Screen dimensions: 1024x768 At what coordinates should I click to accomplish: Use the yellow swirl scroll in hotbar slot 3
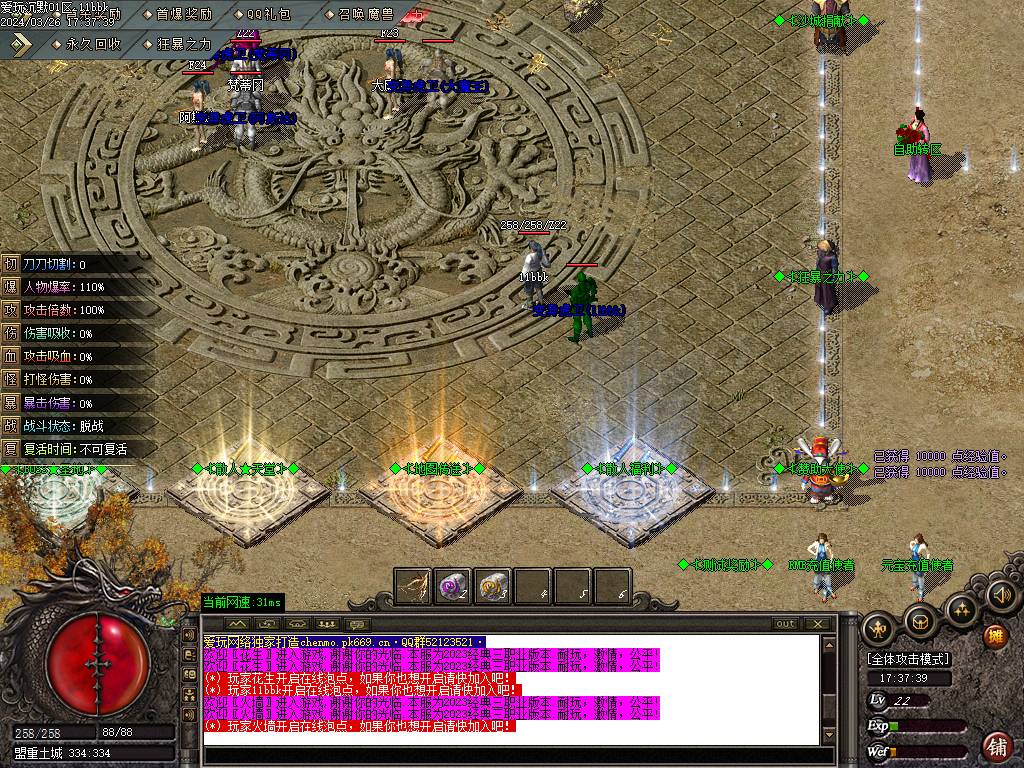(x=493, y=586)
